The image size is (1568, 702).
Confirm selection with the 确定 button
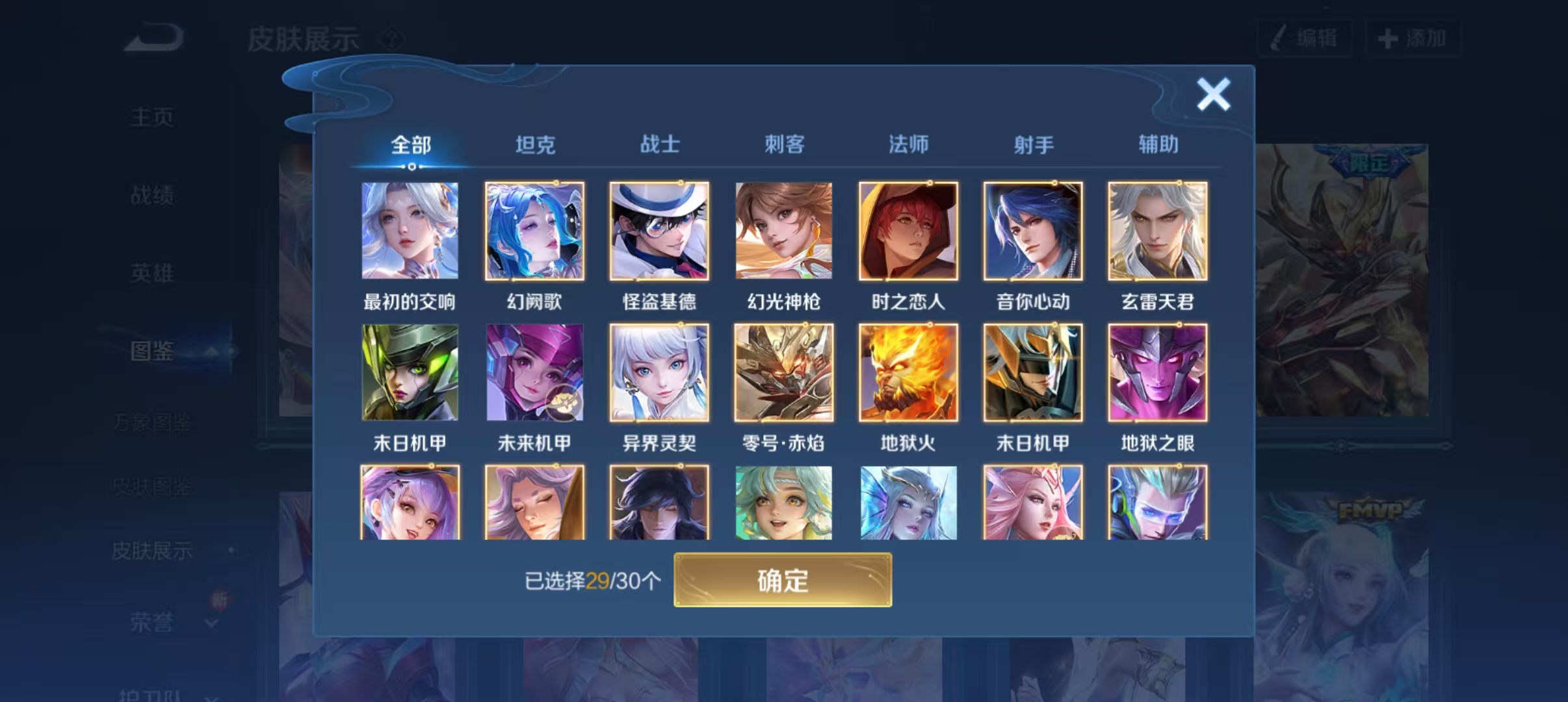point(783,580)
